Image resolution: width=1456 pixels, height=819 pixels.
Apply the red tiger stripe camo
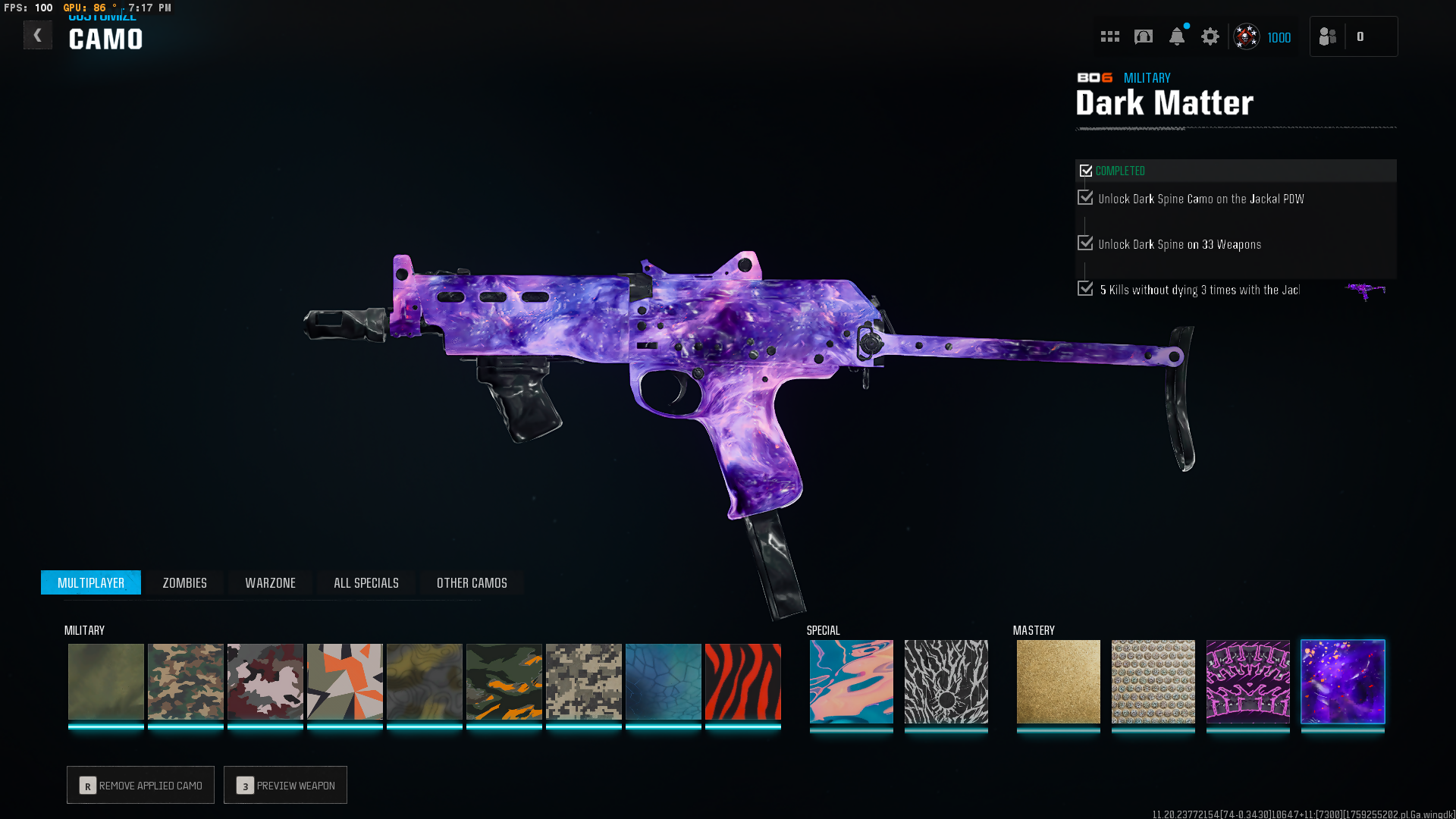(742, 681)
